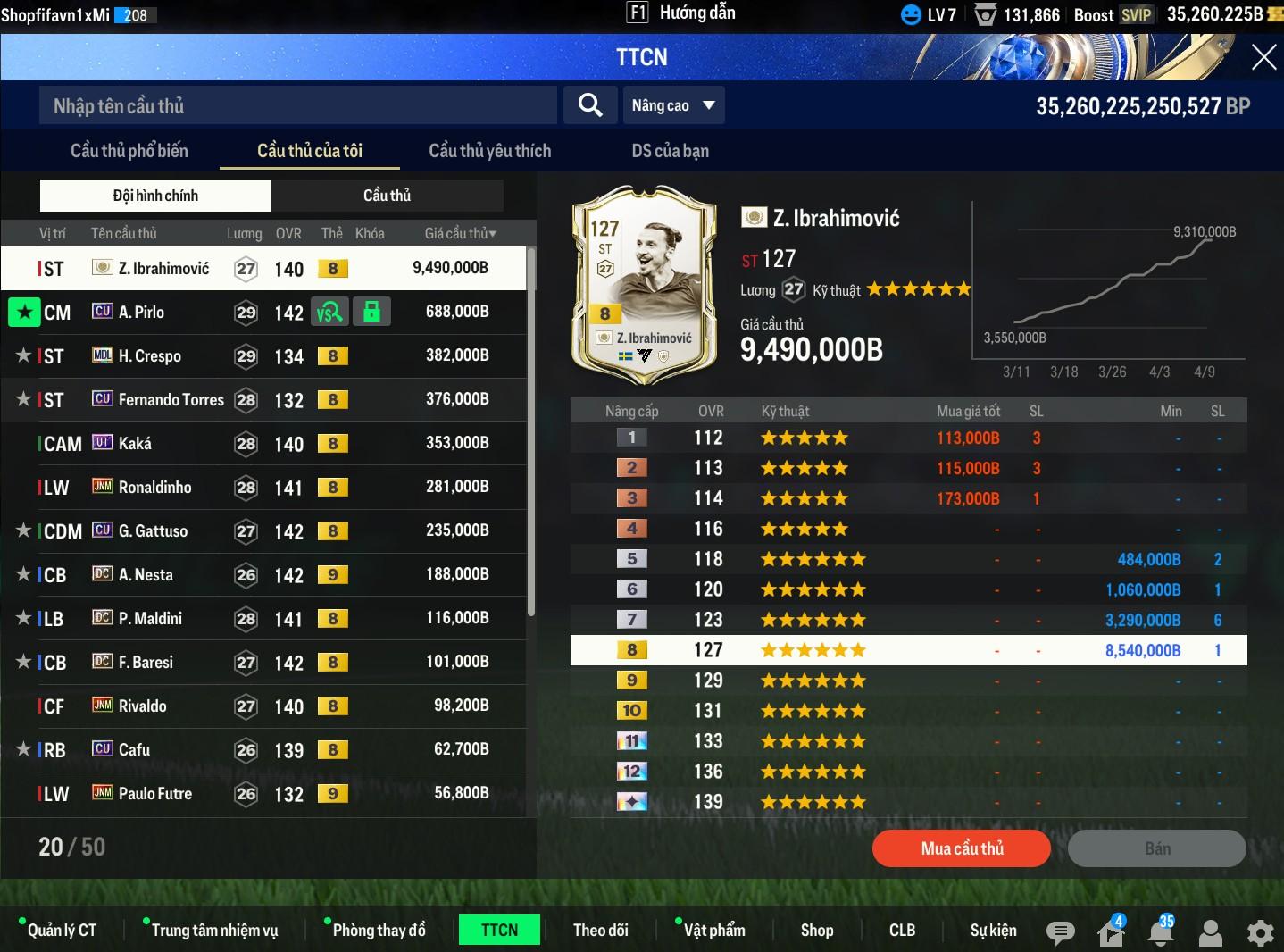
Task: Go to Trung tâm nhiệm vụ
Action: click(214, 931)
